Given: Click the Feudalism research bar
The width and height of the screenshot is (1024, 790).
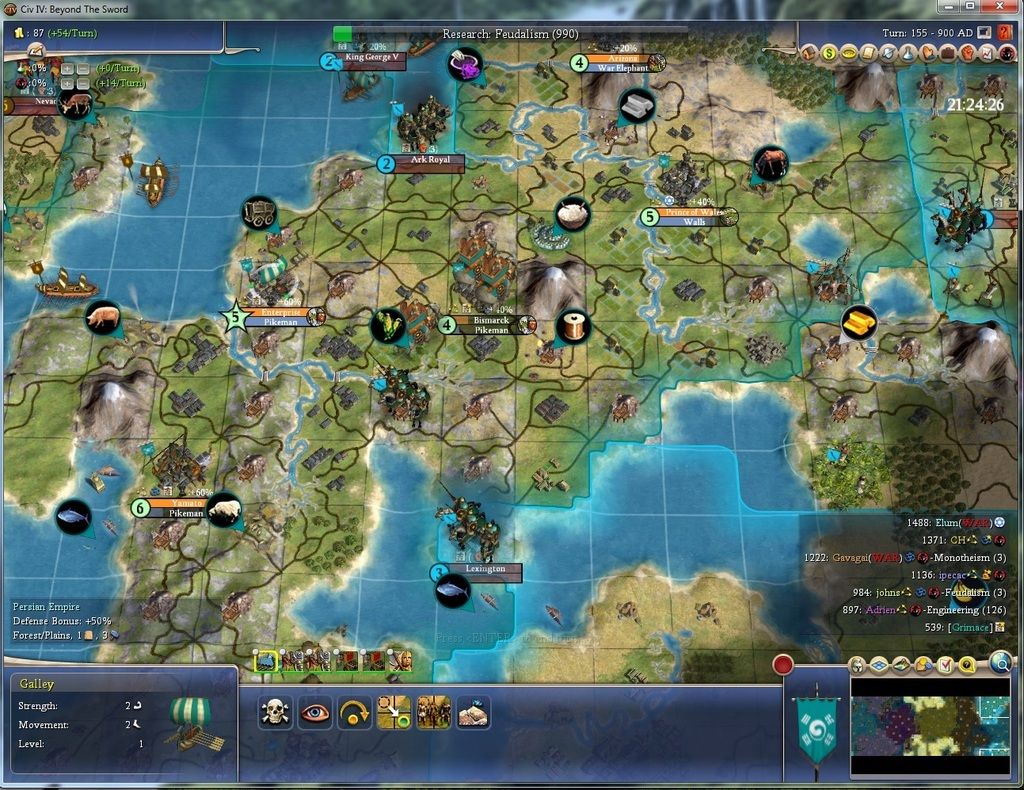Looking at the screenshot, I should pos(510,34).
